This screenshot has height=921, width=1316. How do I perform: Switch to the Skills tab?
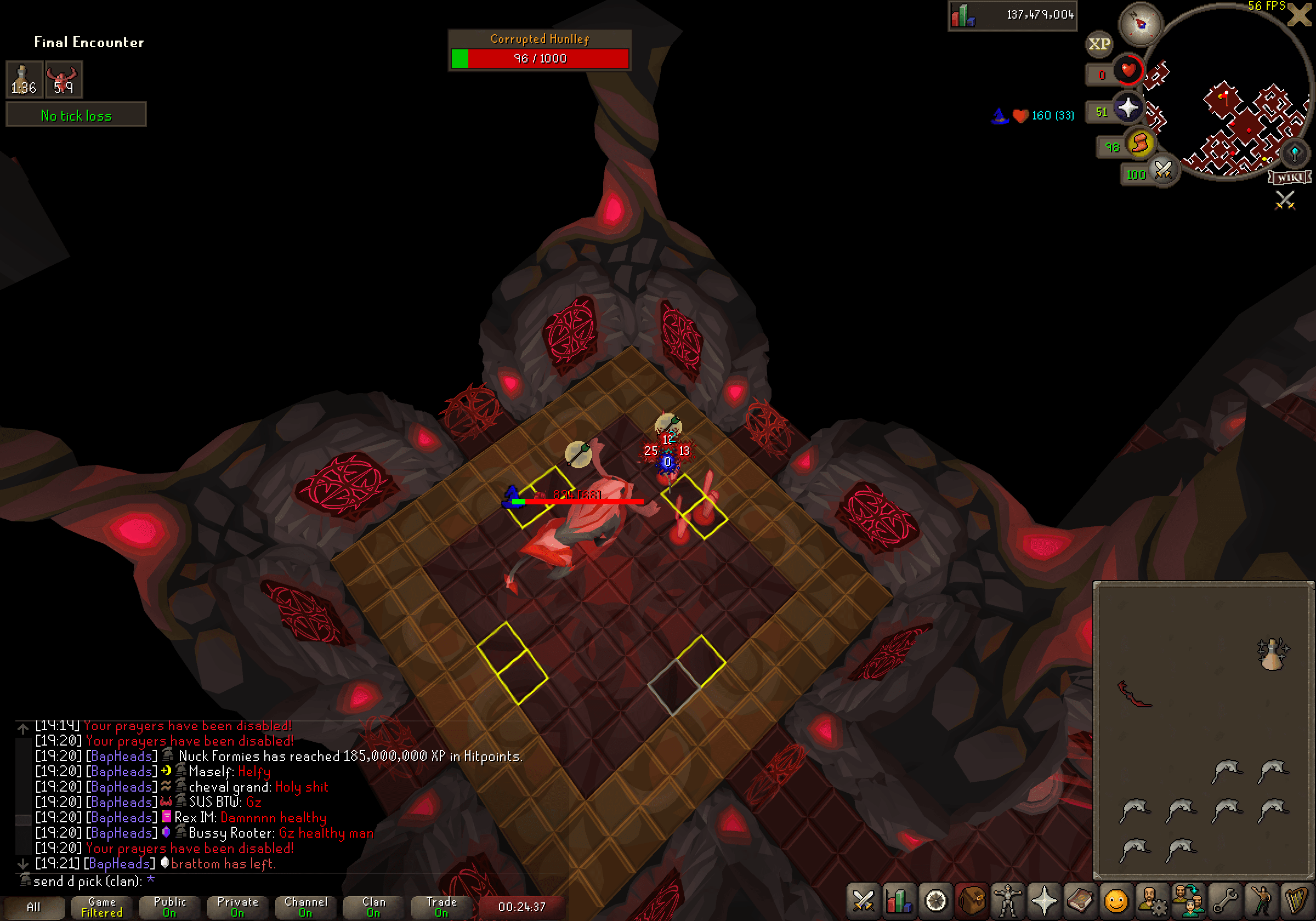click(899, 901)
